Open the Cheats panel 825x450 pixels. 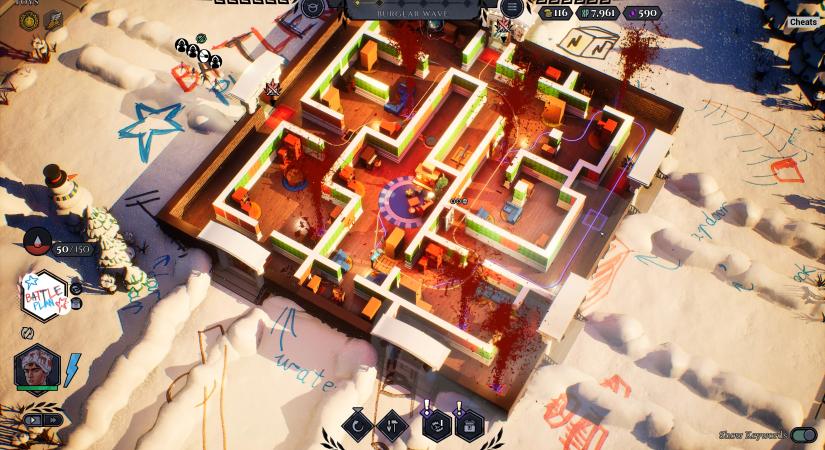pyautogui.click(x=803, y=22)
